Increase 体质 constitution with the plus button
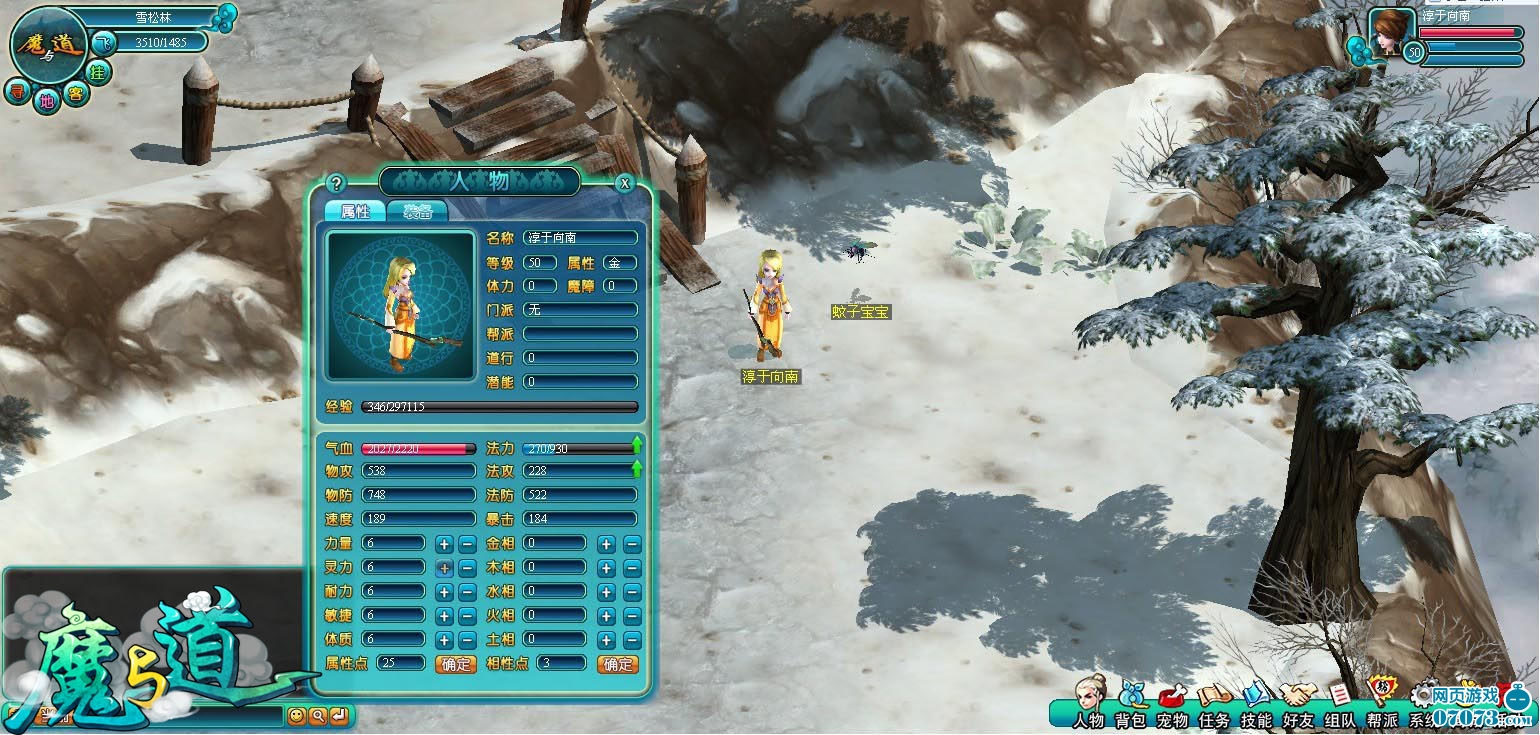The image size is (1540, 735). pyautogui.click(x=445, y=640)
